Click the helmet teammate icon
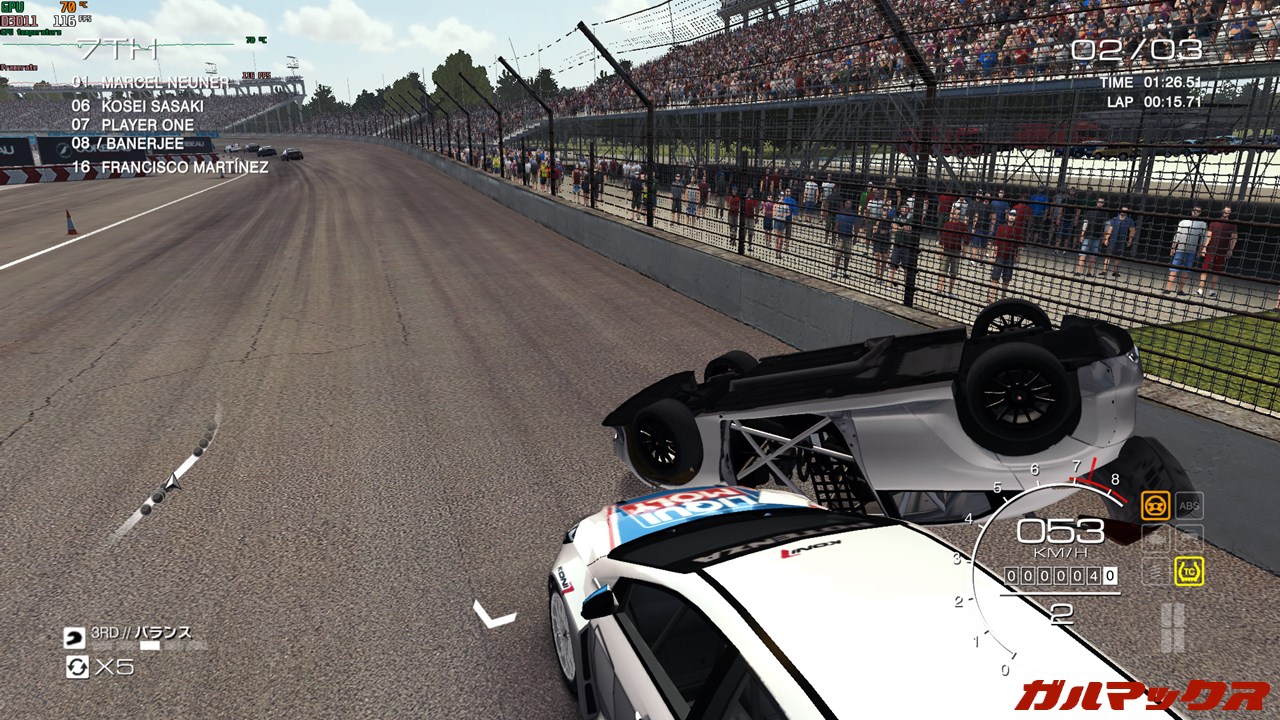This screenshot has width=1280, height=720. point(75,637)
